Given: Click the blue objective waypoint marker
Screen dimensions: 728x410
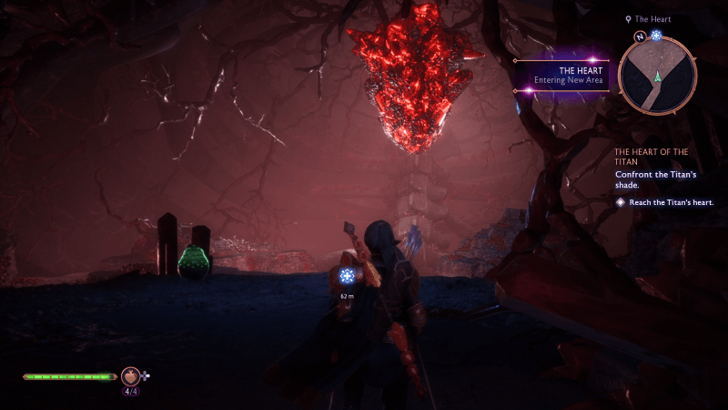Looking at the screenshot, I should tap(347, 276).
